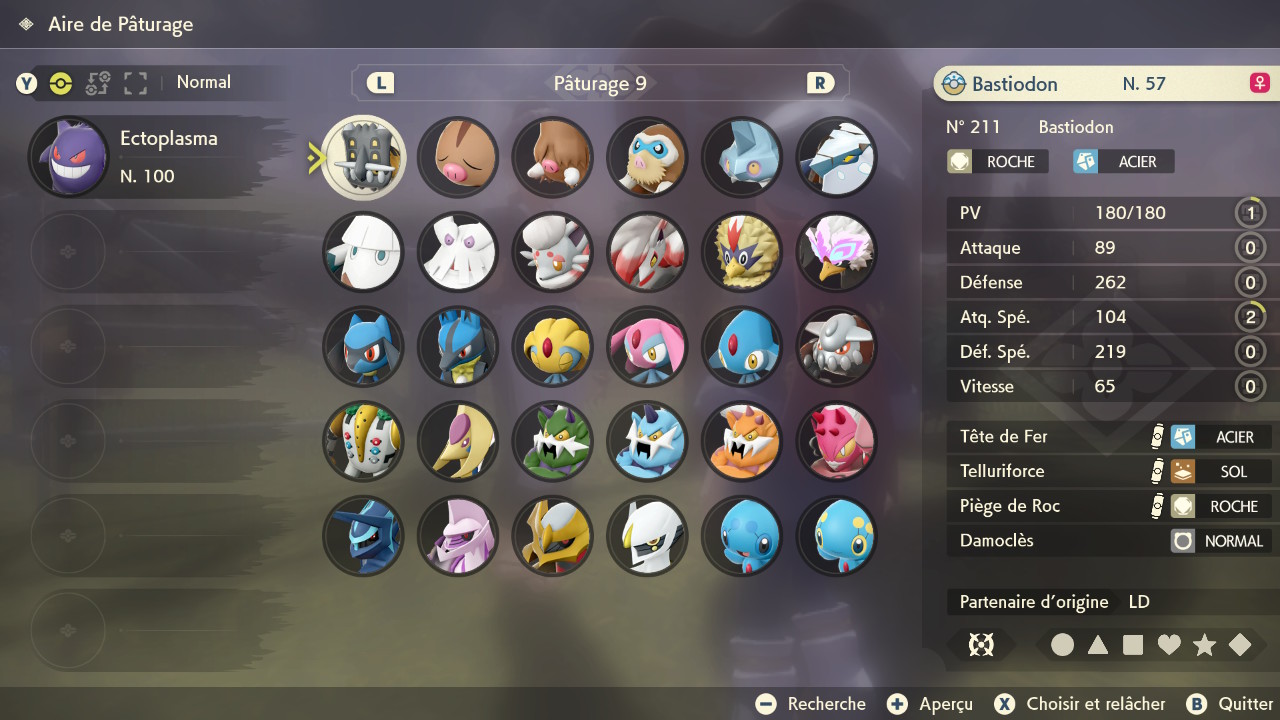The width and height of the screenshot is (1280, 720).
Task: Select the Cresselia slot
Action: pyautogui.click(x=458, y=442)
